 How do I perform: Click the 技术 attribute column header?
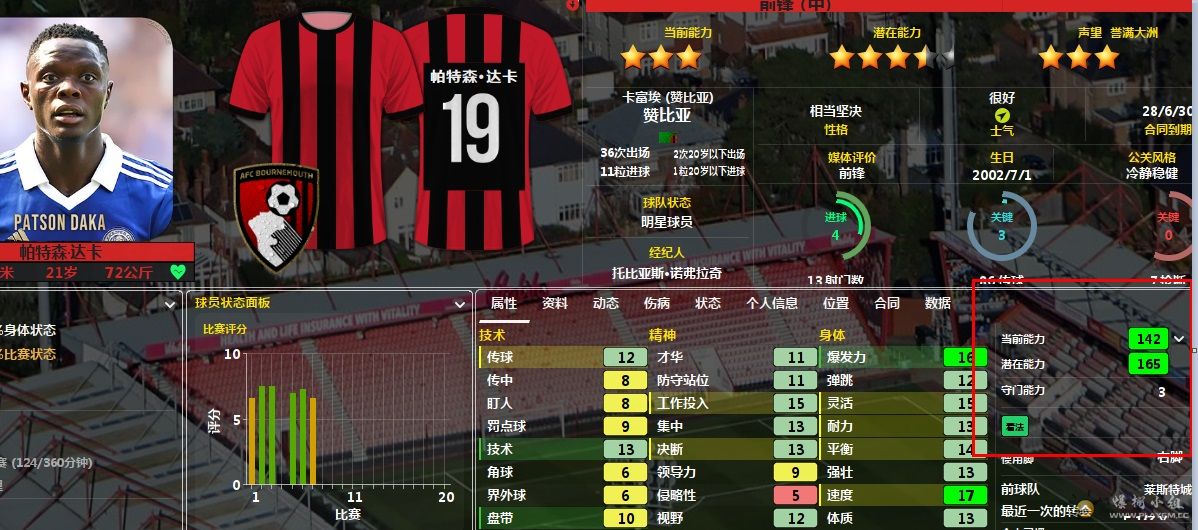[x=492, y=336]
